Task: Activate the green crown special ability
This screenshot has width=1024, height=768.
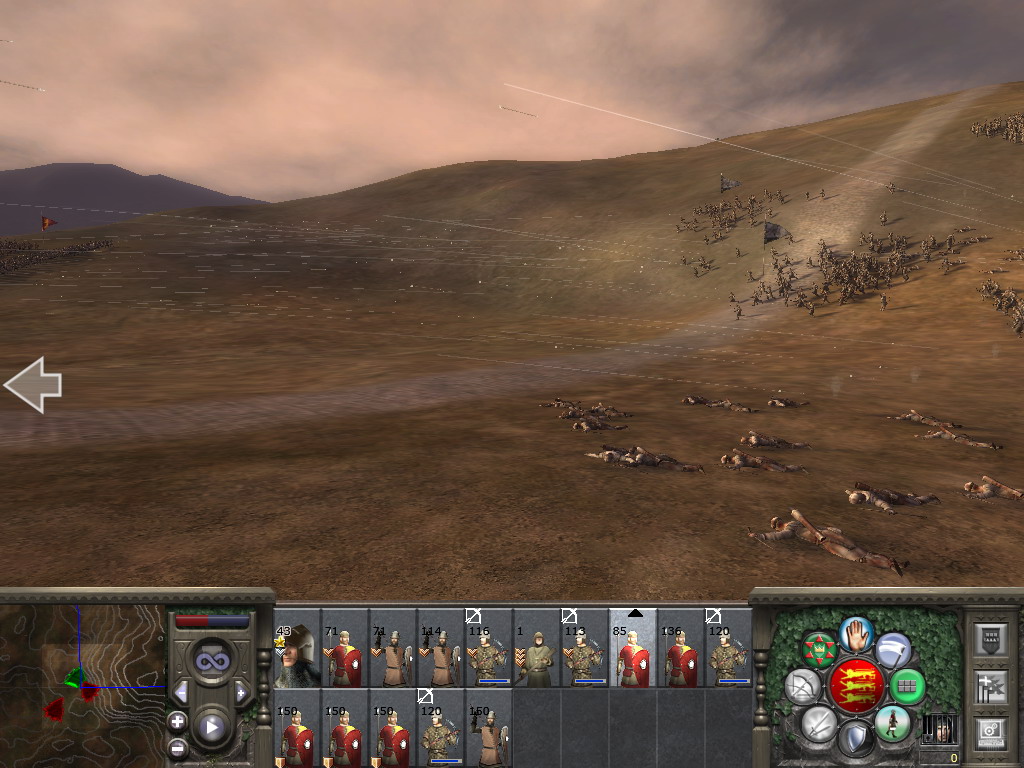Action: click(x=819, y=651)
